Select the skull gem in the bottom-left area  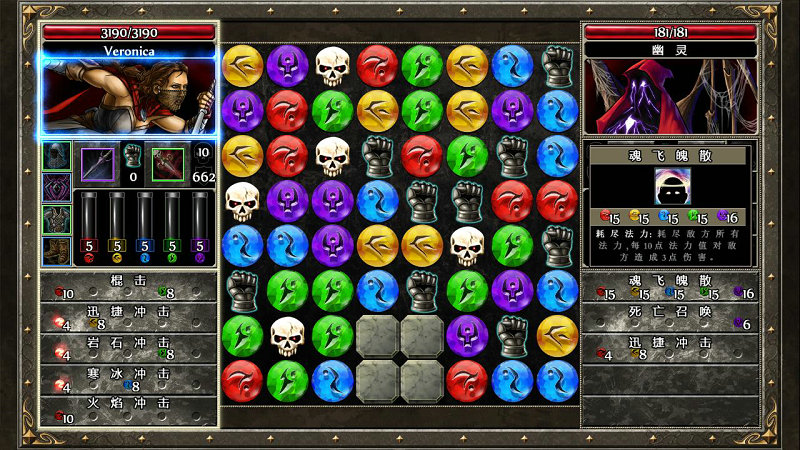[x=288, y=335]
